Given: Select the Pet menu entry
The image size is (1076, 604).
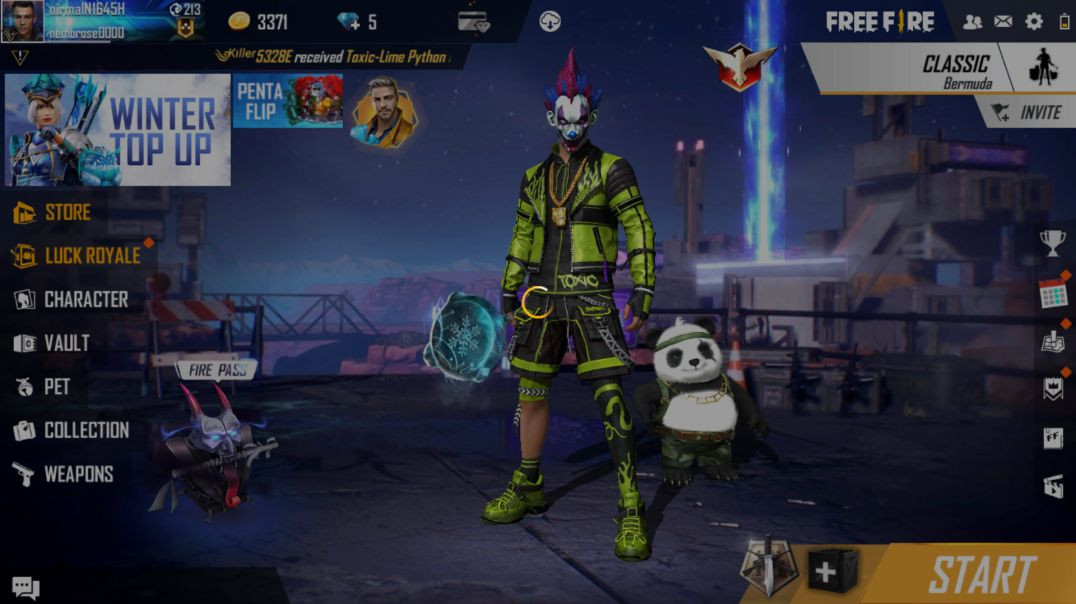Looking at the screenshot, I should click(x=55, y=386).
